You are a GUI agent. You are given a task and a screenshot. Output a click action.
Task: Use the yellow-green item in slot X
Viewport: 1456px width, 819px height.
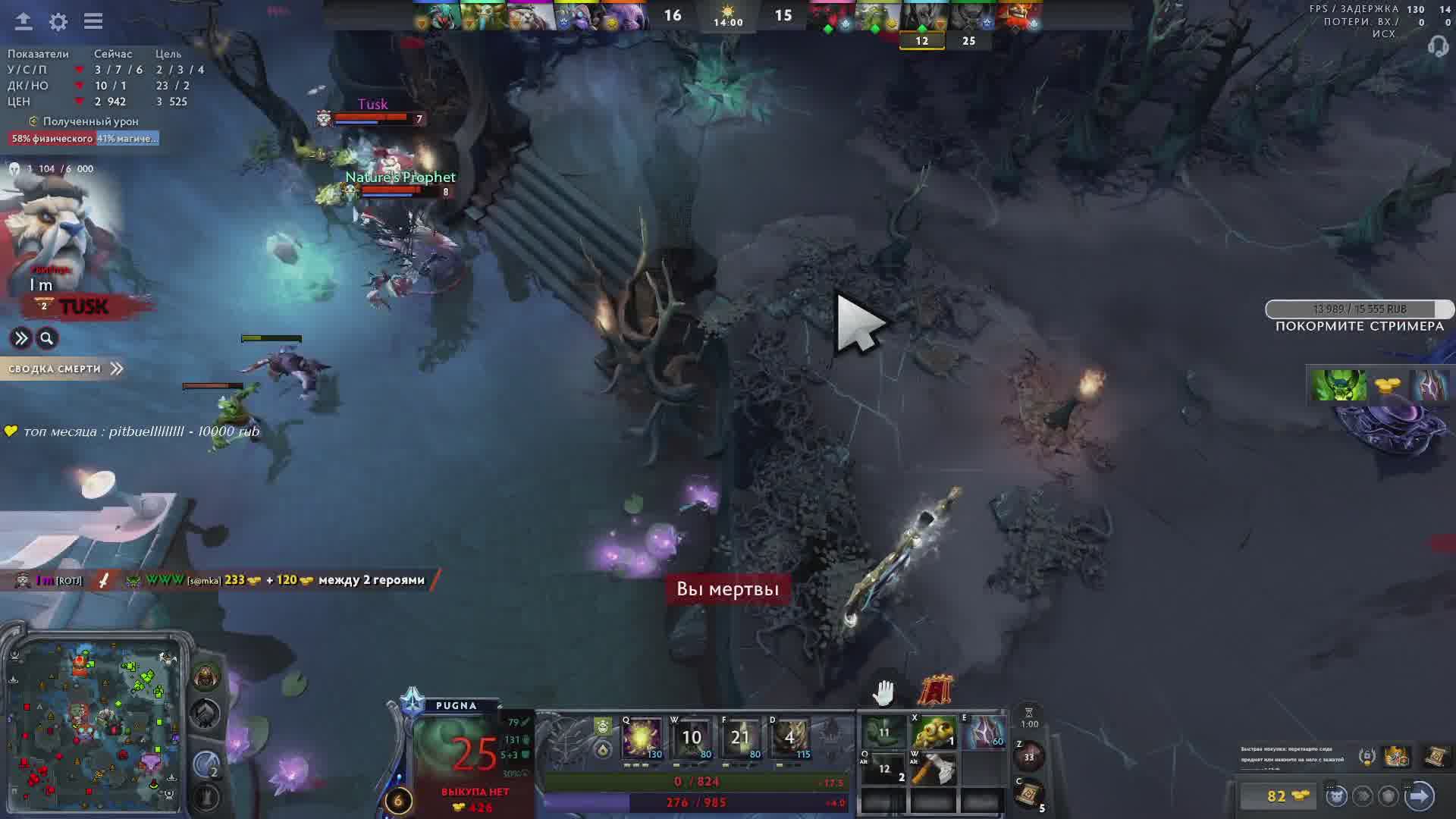coord(933,733)
